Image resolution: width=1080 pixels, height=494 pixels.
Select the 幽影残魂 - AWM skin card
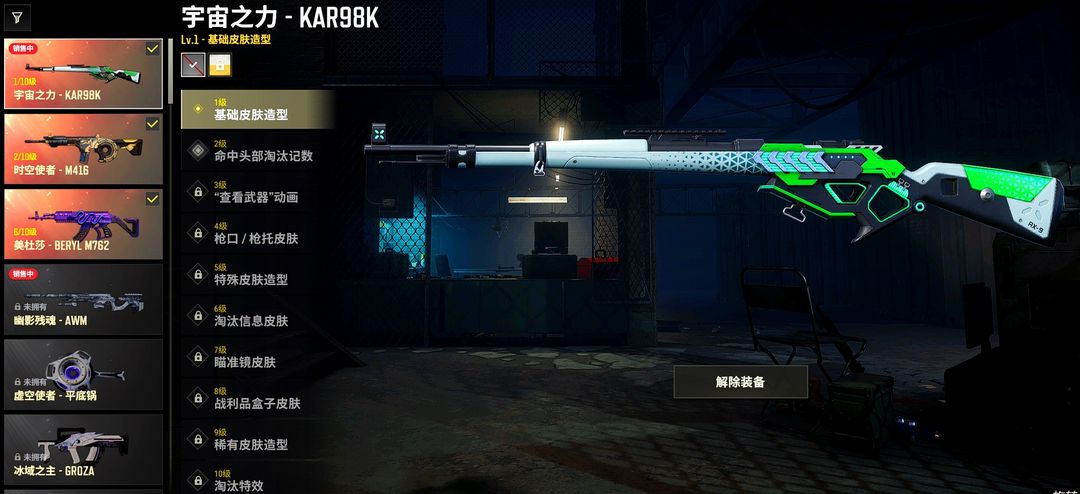point(83,298)
